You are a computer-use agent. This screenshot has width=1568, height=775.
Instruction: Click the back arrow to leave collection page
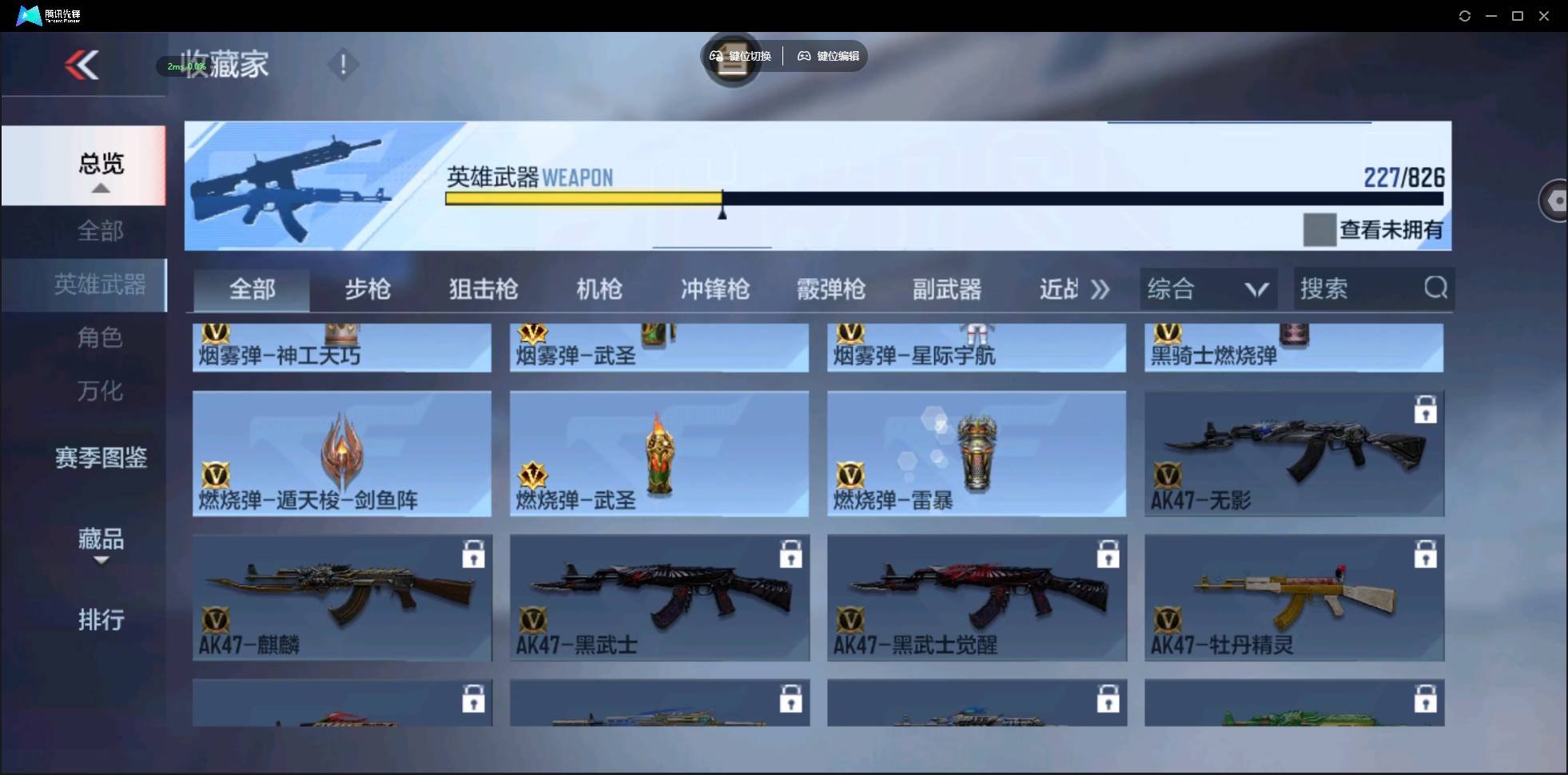point(82,66)
